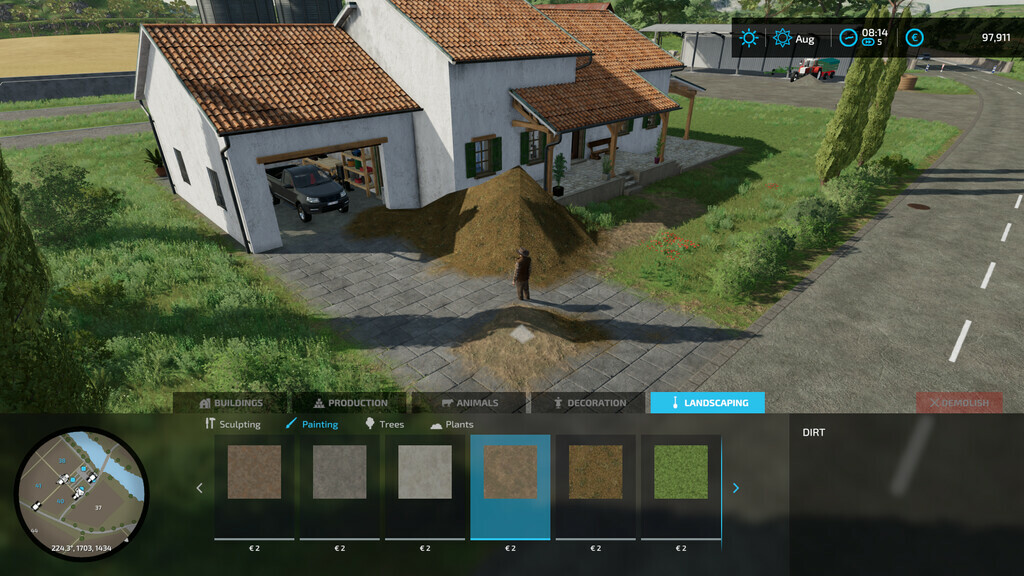Open the Buildings category tab

pyautogui.click(x=231, y=403)
